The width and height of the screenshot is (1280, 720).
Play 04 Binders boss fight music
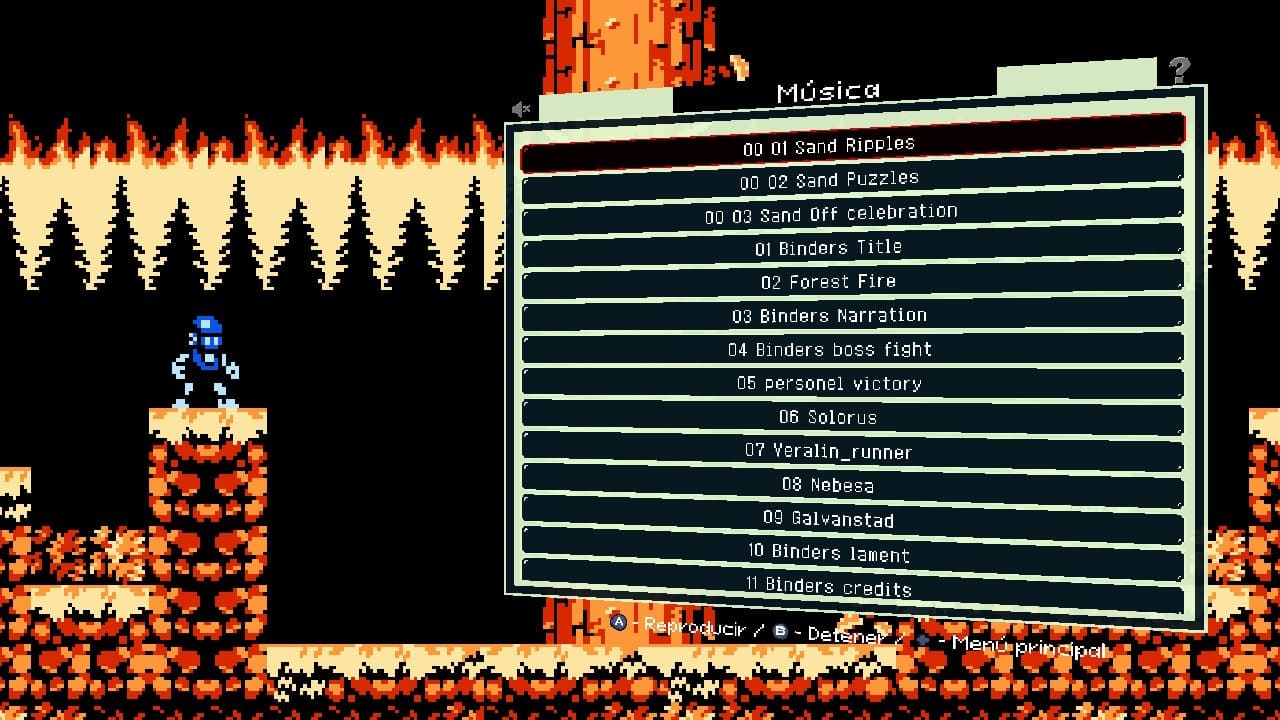[829, 350]
